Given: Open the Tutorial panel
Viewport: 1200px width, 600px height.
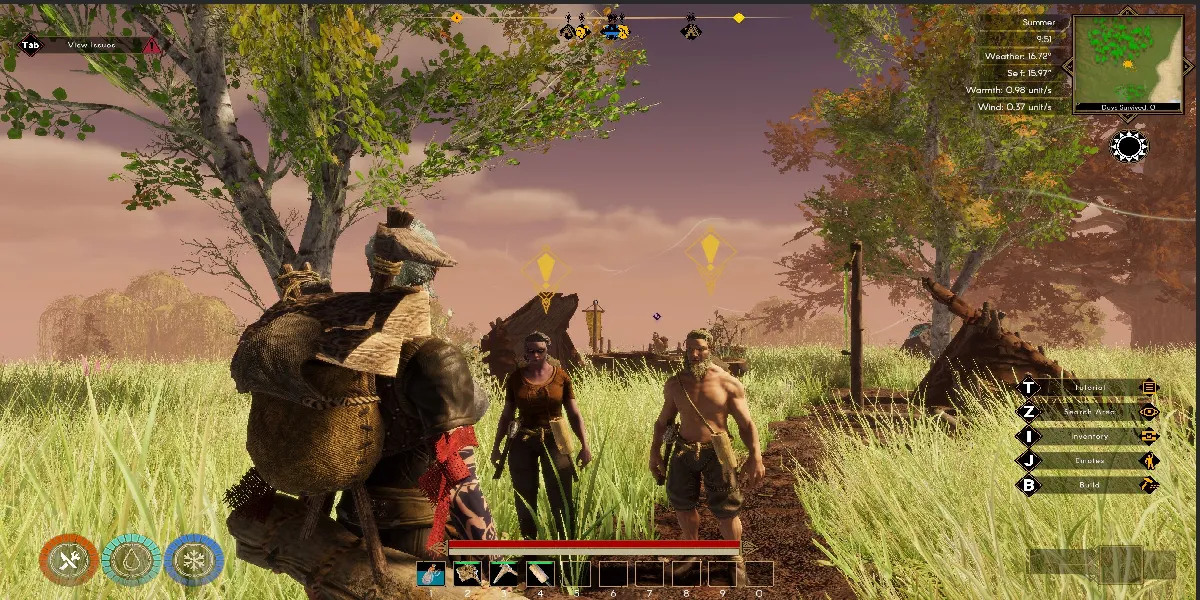Looking at the screenshot, I should (x=1088, y=388).
